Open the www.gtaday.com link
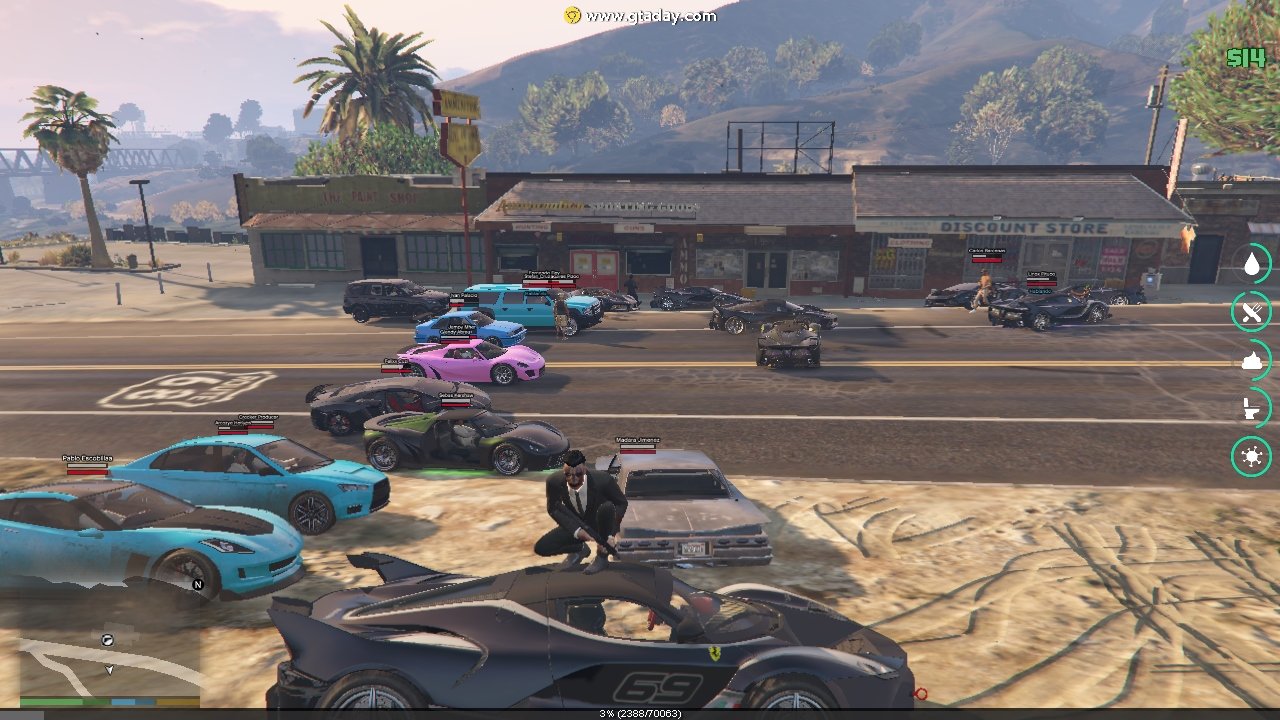Viewport: 1280px width, 720px height. [650, 15]
